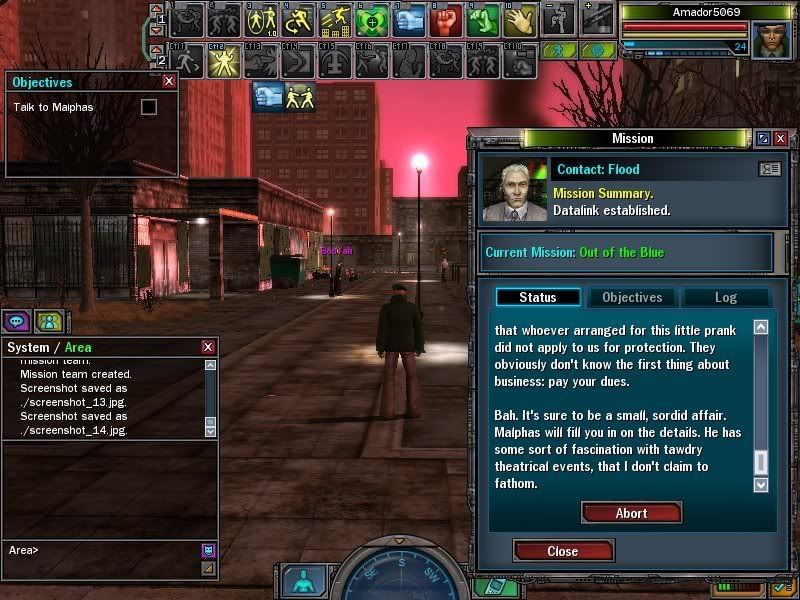Open the mission Log tab

tap(725, 297)
